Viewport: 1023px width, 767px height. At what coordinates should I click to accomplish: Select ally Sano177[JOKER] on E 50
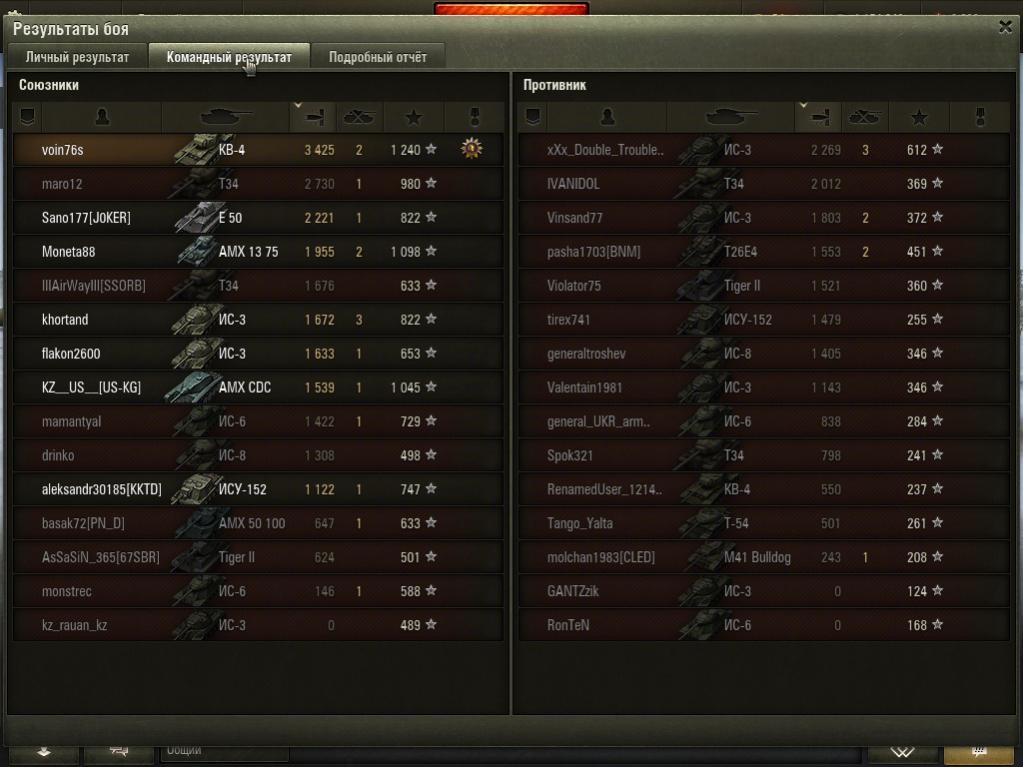pos(86,218)
